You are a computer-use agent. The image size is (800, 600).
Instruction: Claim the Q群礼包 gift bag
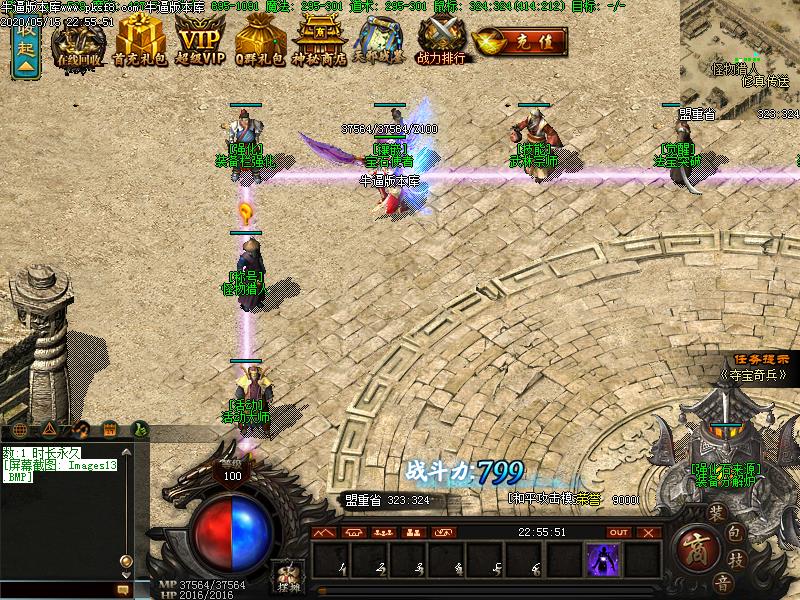(260, 40)
